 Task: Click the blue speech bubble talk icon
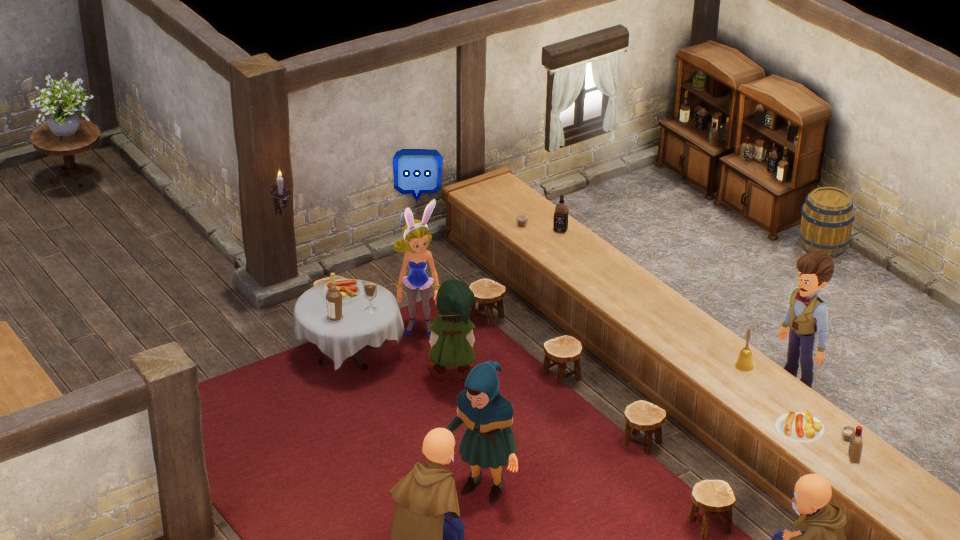point(417,173)
